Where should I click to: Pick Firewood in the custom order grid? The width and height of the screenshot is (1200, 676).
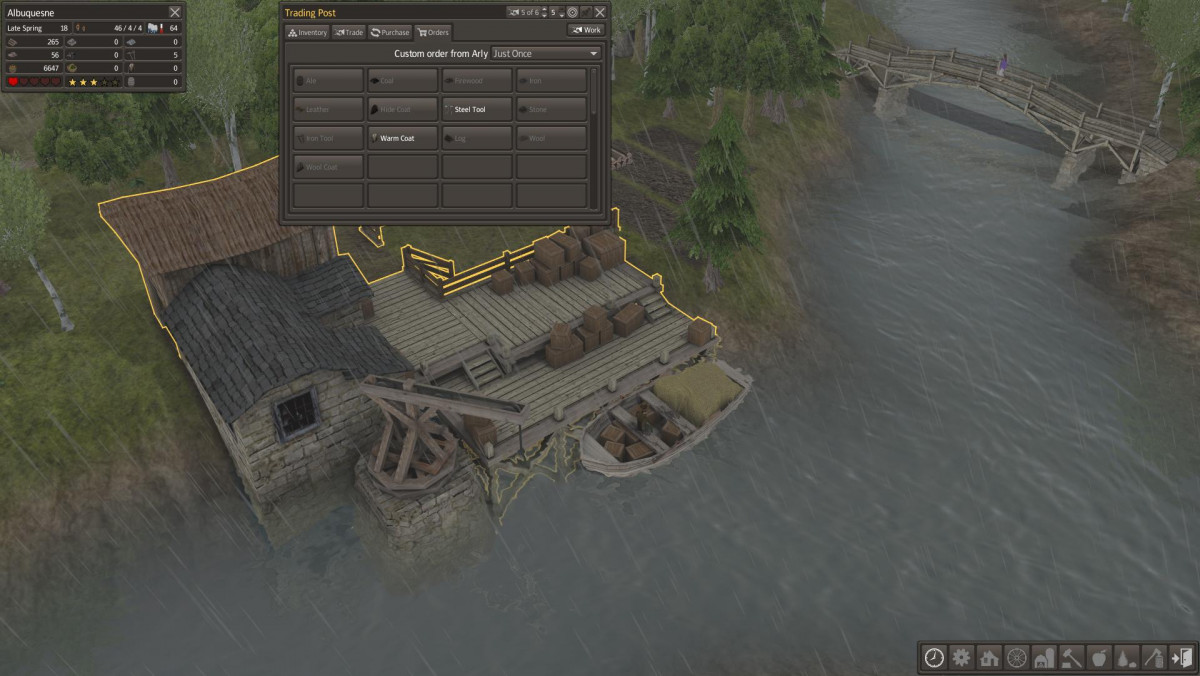(x=477, y=81)
